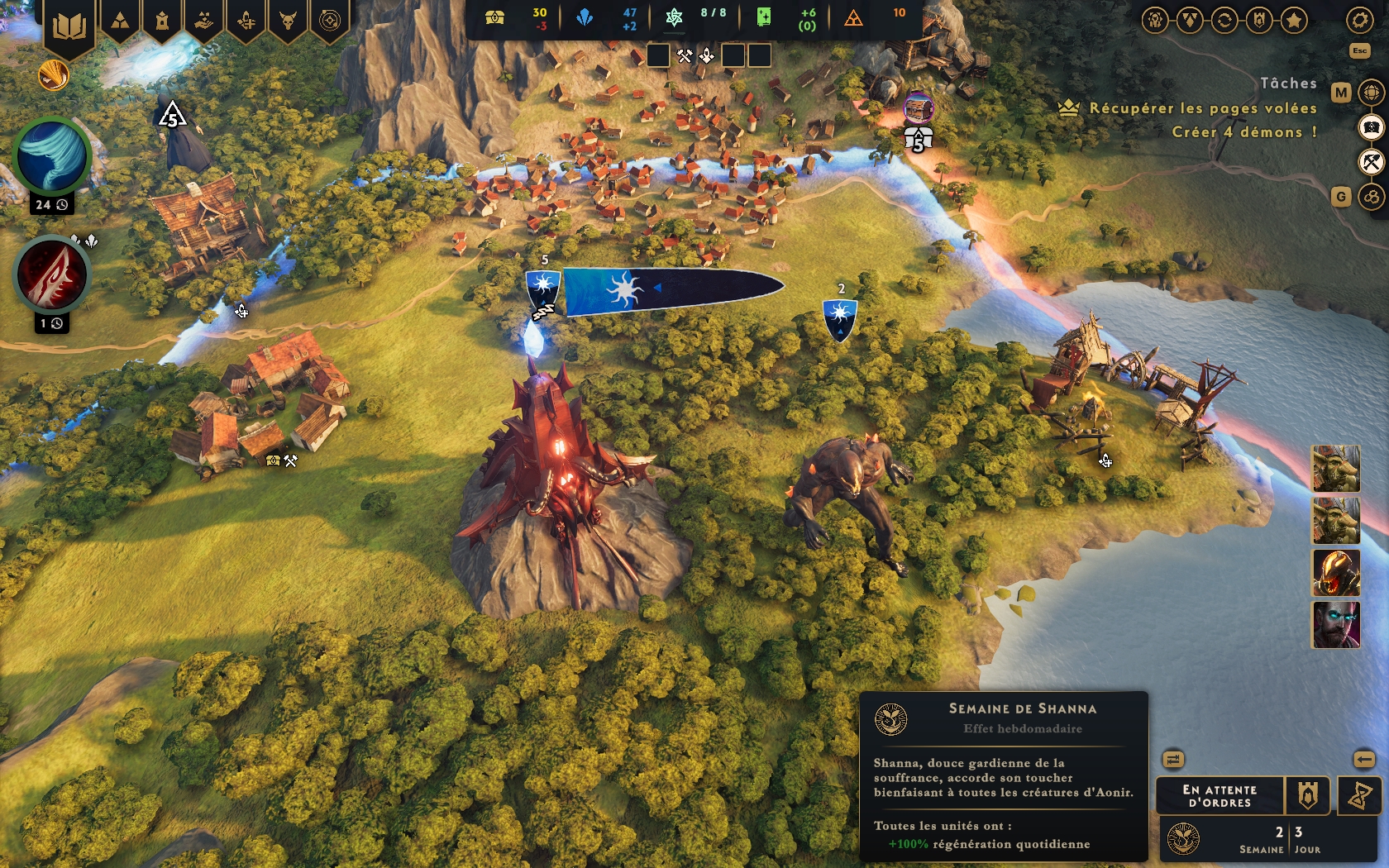Open the world map globe button
Viewport: 1389px width, 868px height.
click(x=1371, y=92)
